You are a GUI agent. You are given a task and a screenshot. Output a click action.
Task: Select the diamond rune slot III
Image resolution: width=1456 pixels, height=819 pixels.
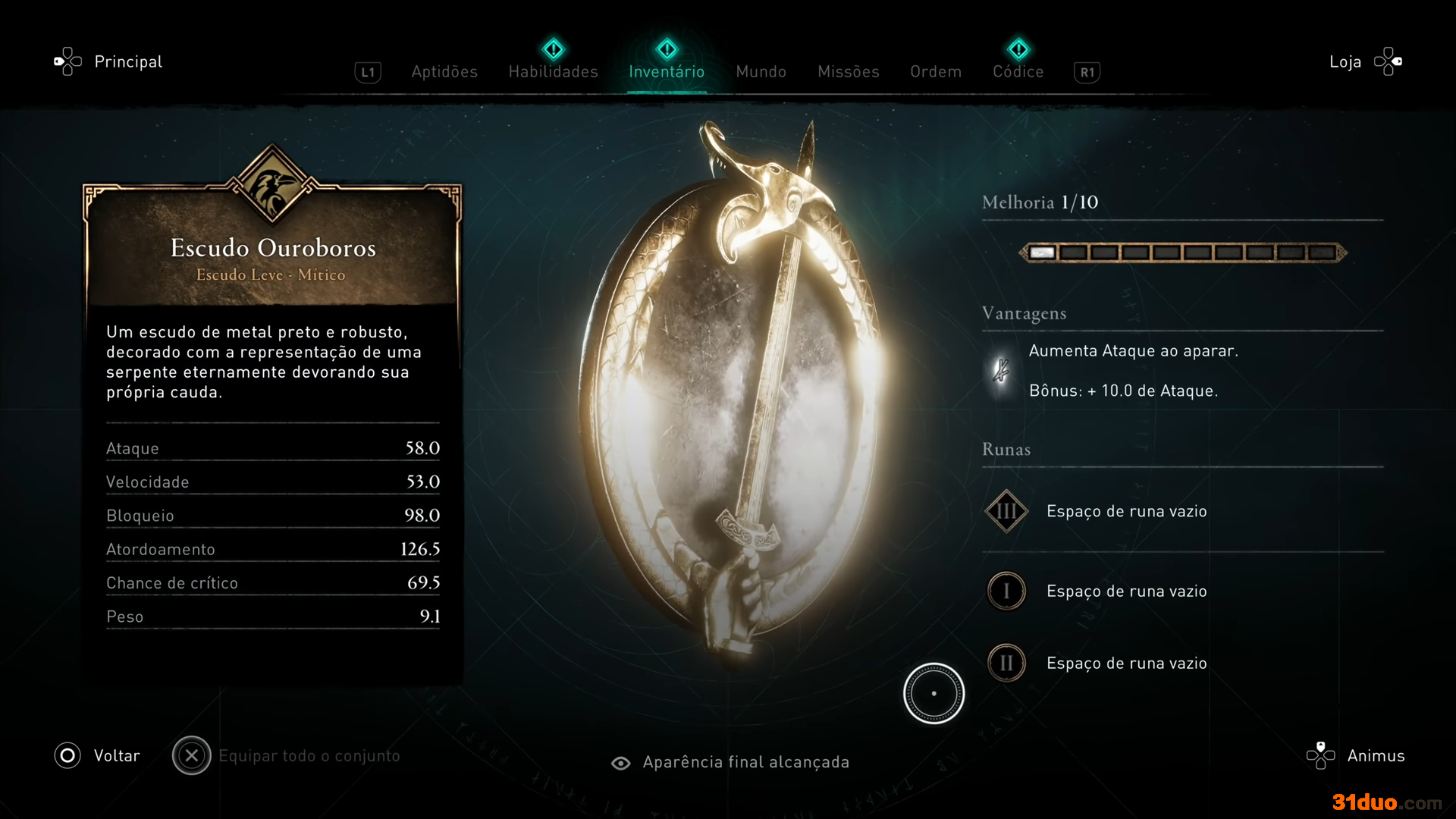pyautogui.click(x=1006, y=511)
